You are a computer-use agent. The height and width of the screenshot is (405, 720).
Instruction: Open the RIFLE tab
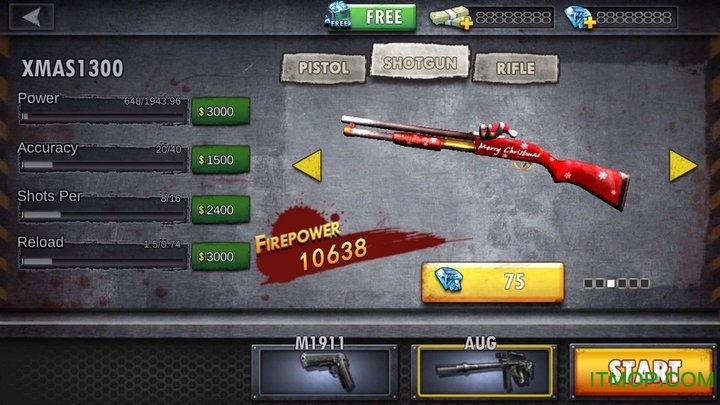pyautogui.click(x=515, y=68)
